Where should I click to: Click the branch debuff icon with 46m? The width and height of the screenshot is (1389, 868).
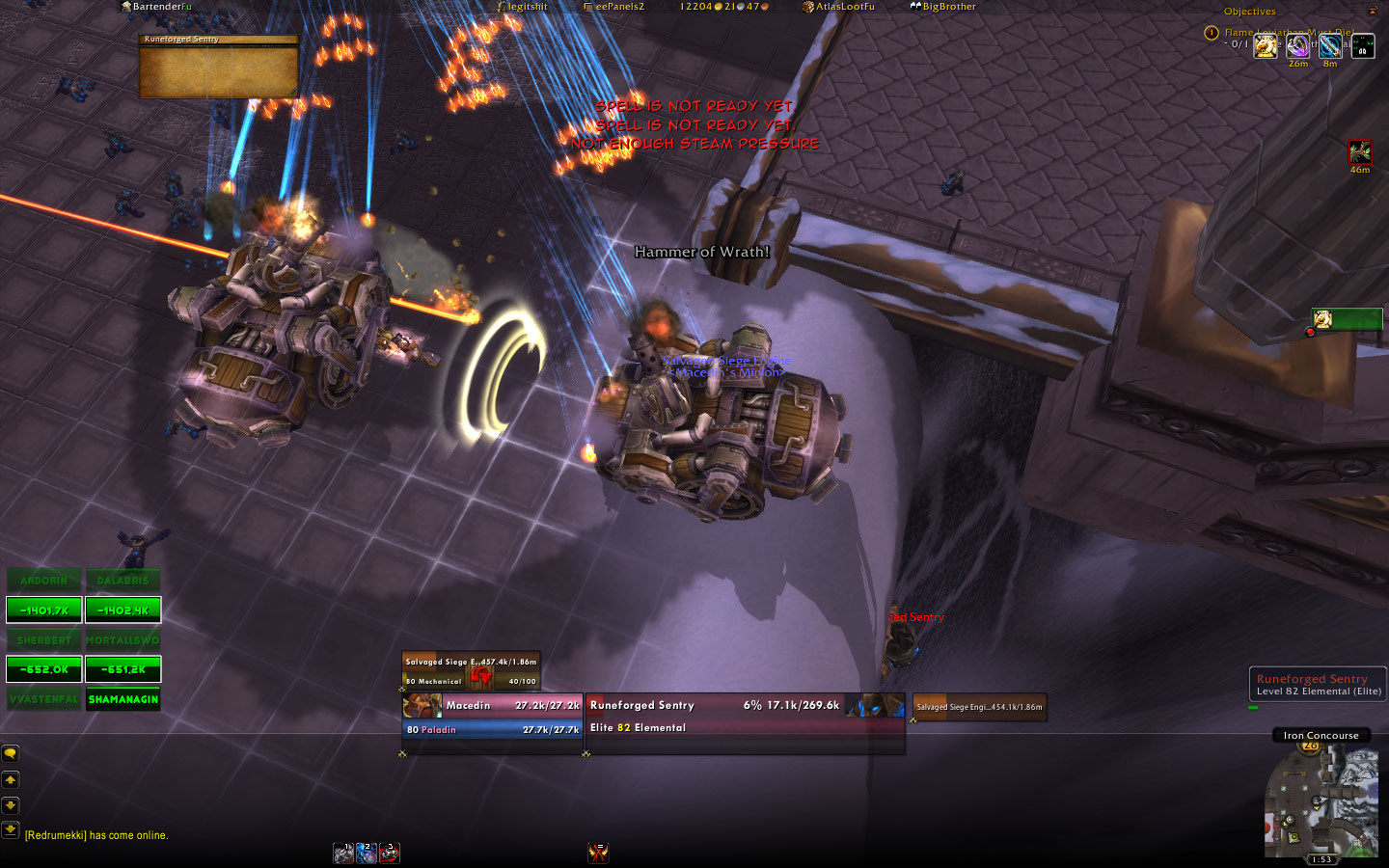coord(1359,152)
